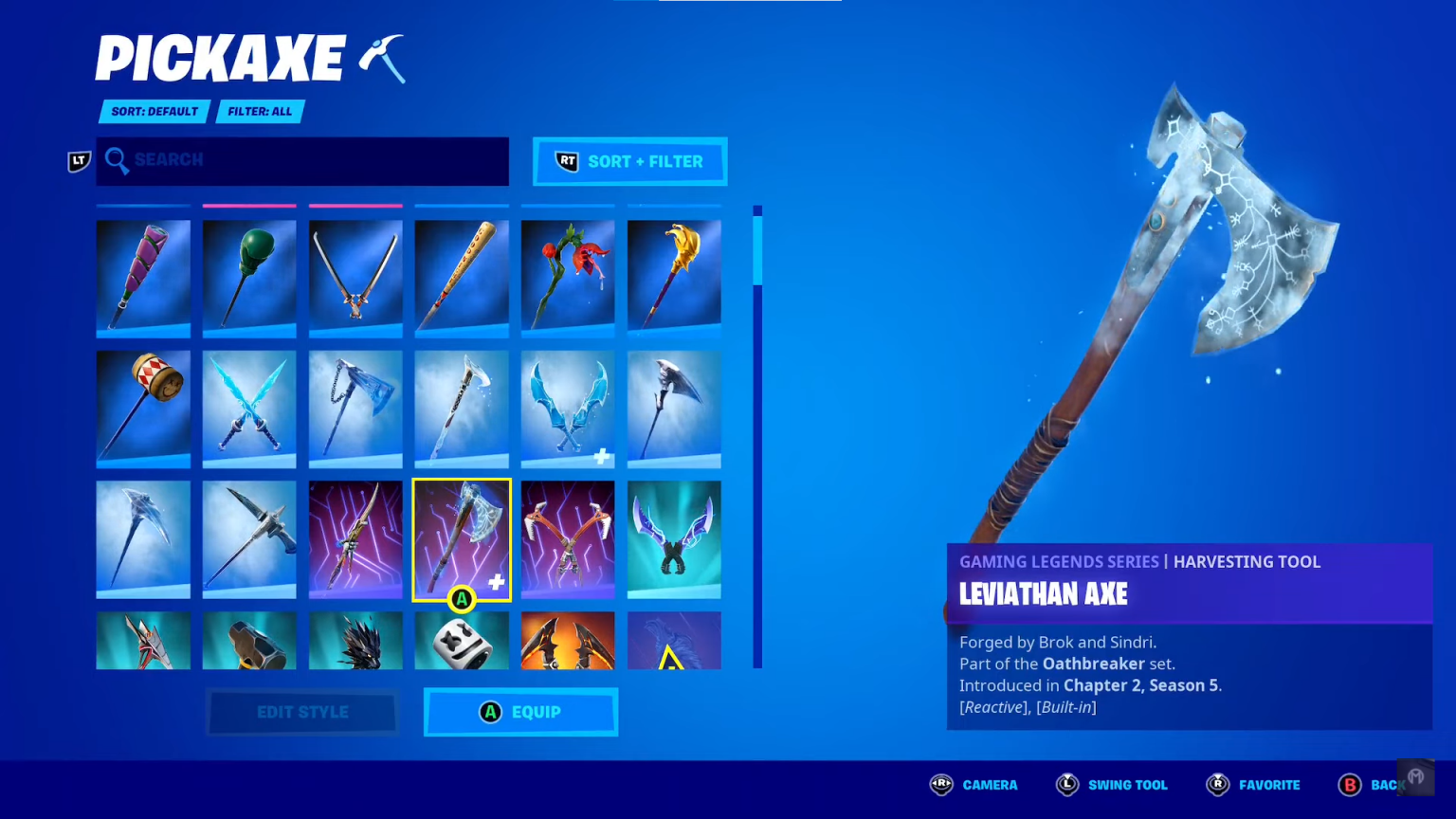The image size is (1456, 819).
Task: Click the Back icon
Action: [1350, 785]
